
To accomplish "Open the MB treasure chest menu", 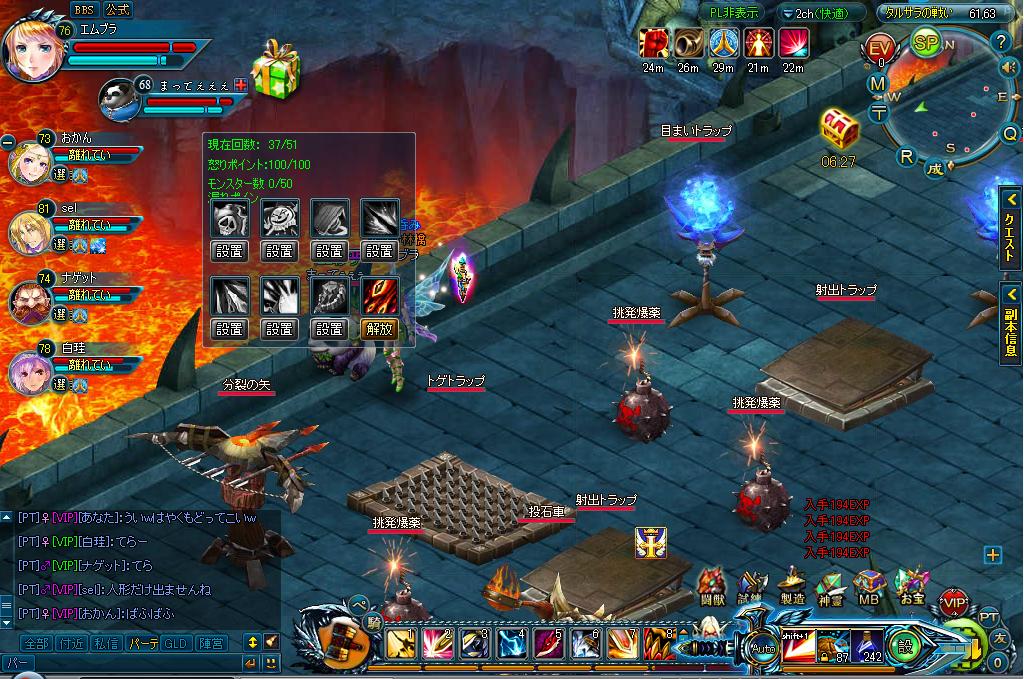I will pos(868,586).
